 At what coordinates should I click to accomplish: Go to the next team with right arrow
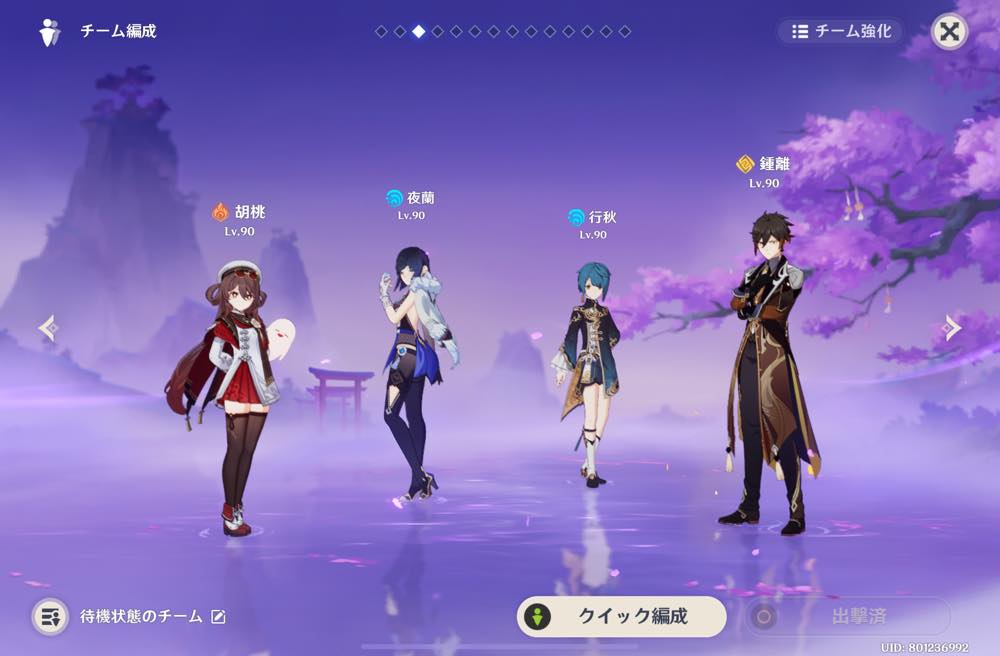pyautogui.click(x=952, y=328)
